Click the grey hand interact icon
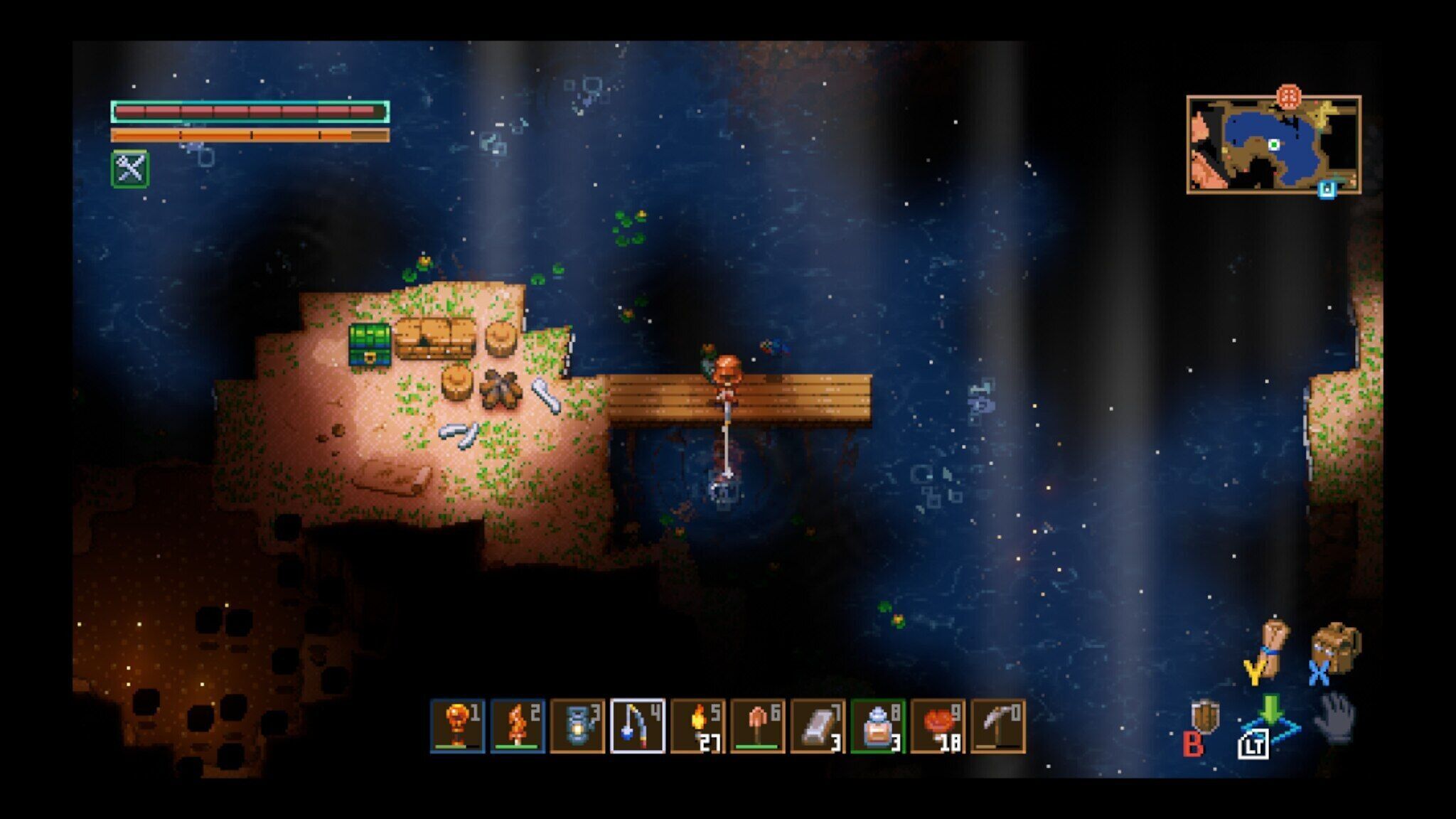The image size is (1456, 819). pyautogui.click(x=1334, y=717)
